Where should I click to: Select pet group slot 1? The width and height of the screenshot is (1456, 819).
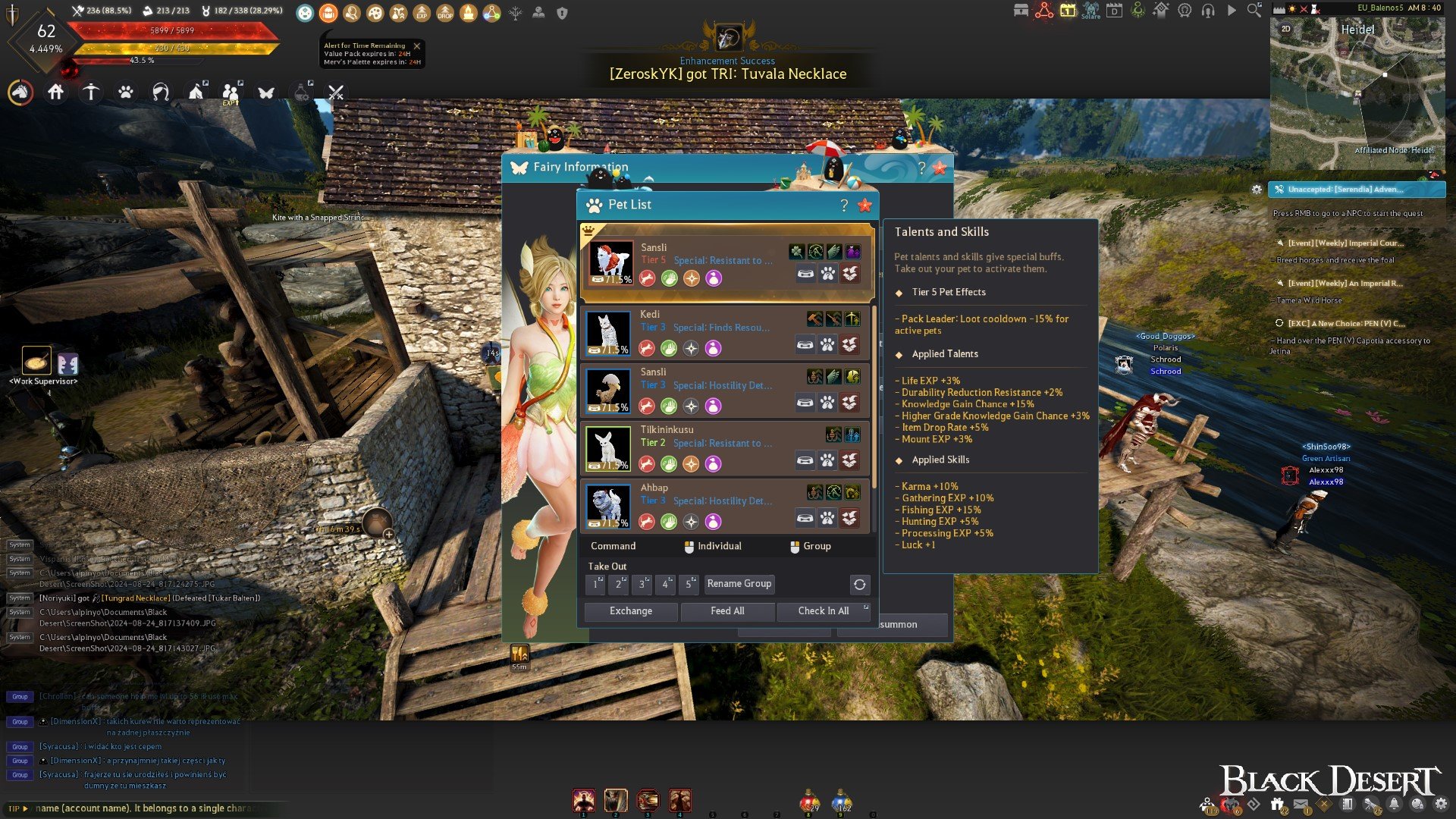click(x=596, y=584)
